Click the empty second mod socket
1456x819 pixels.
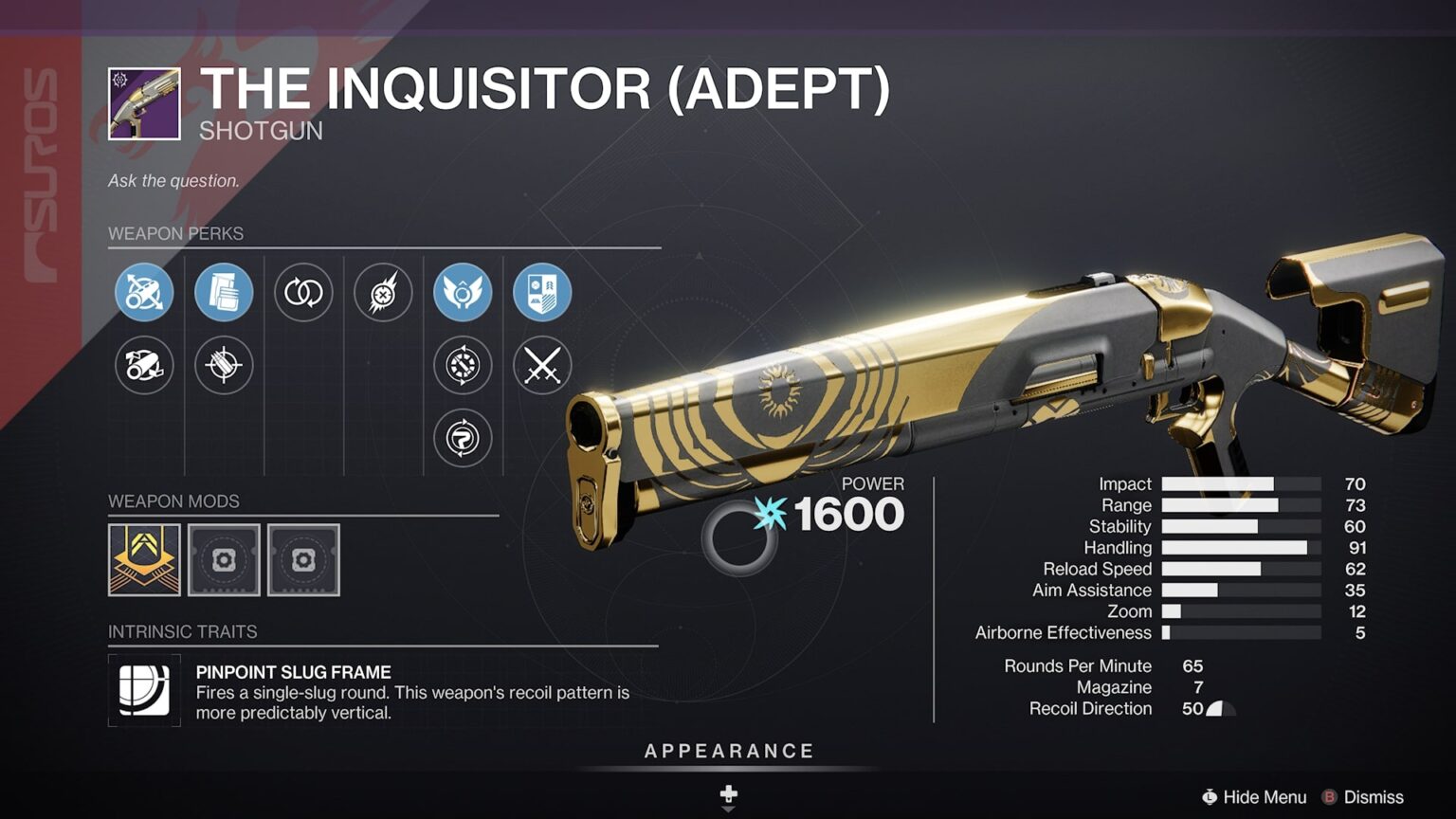coord(223,560)
